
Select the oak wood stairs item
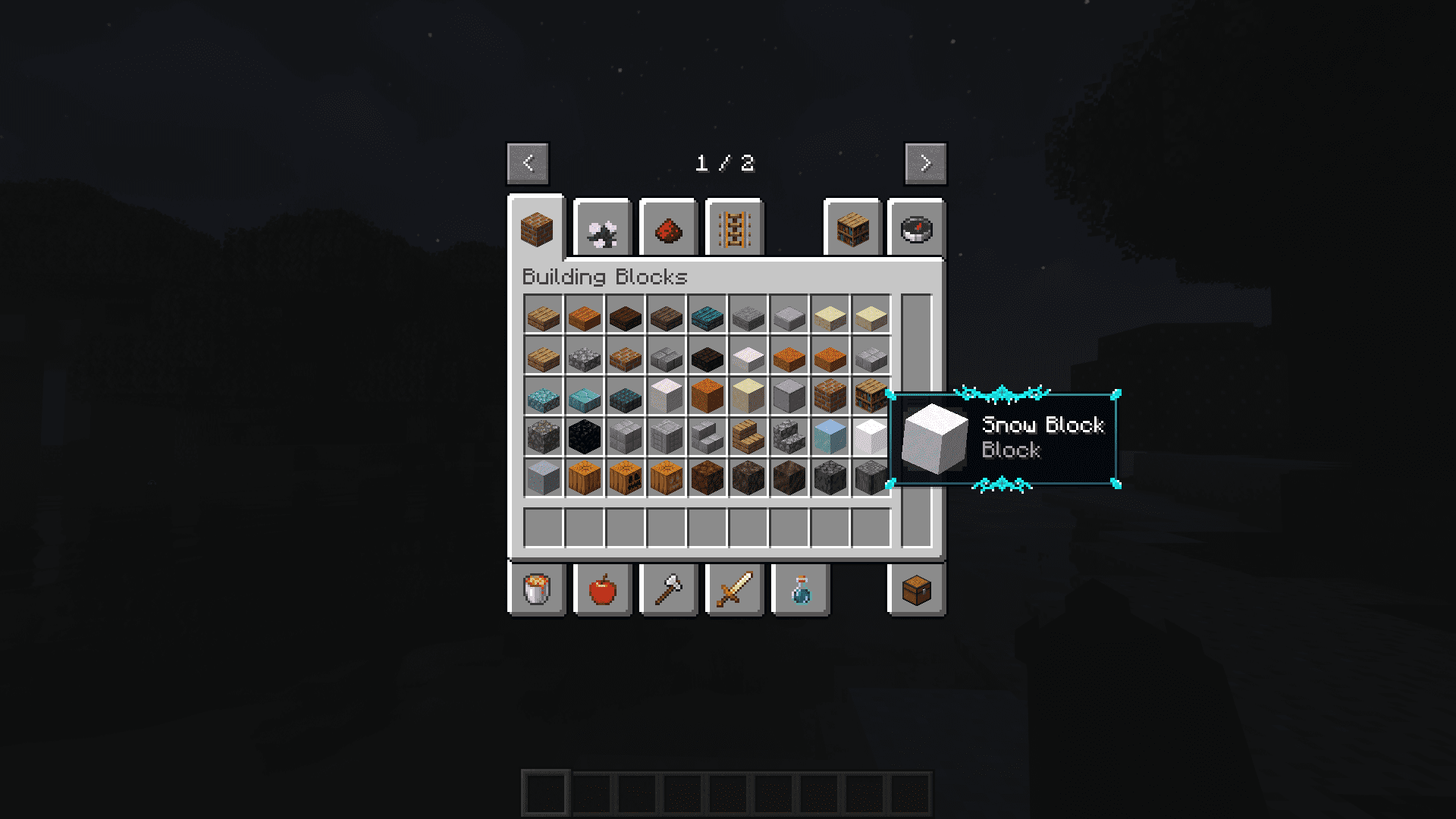748,438
